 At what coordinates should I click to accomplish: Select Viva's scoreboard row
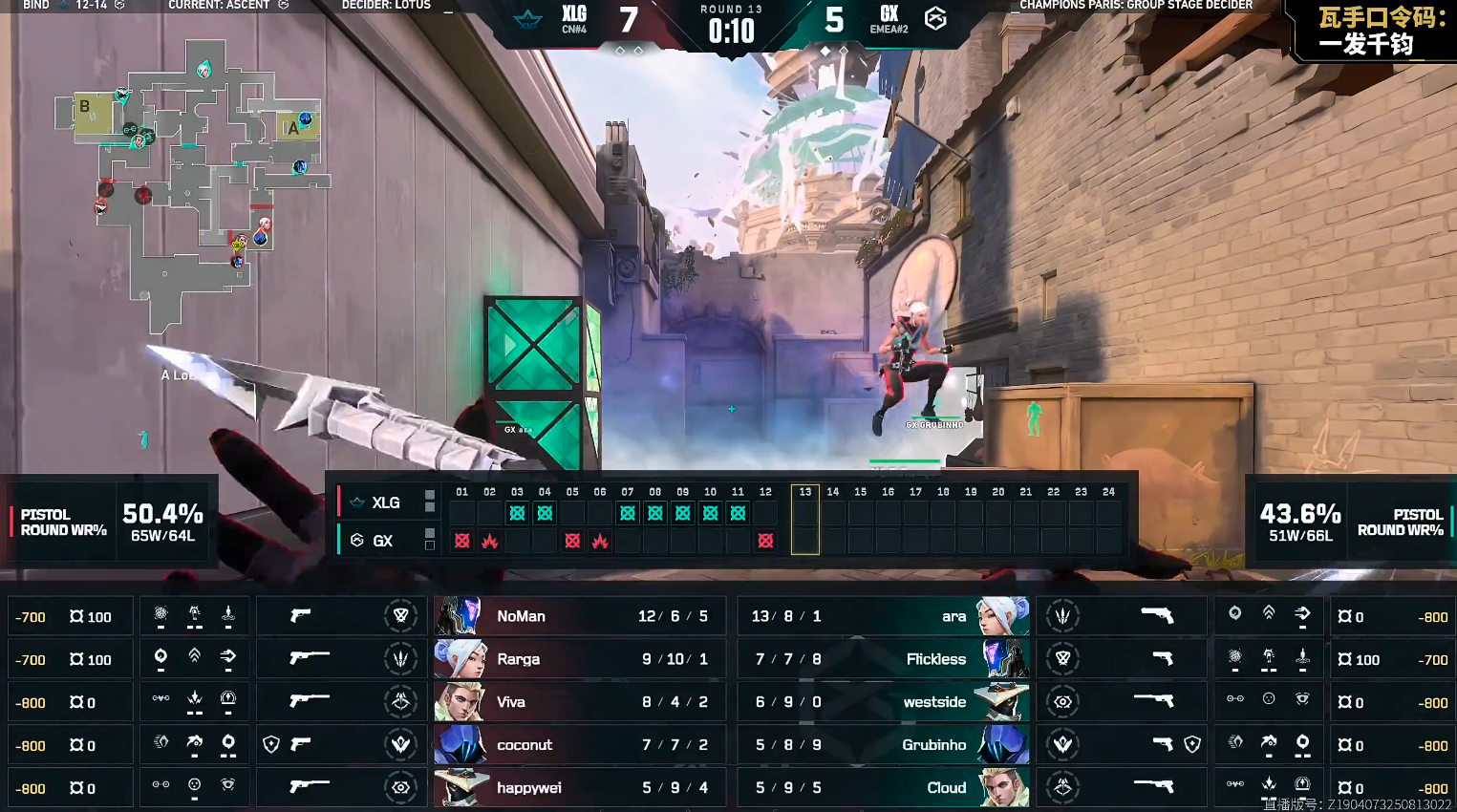(x=579, y=702)
